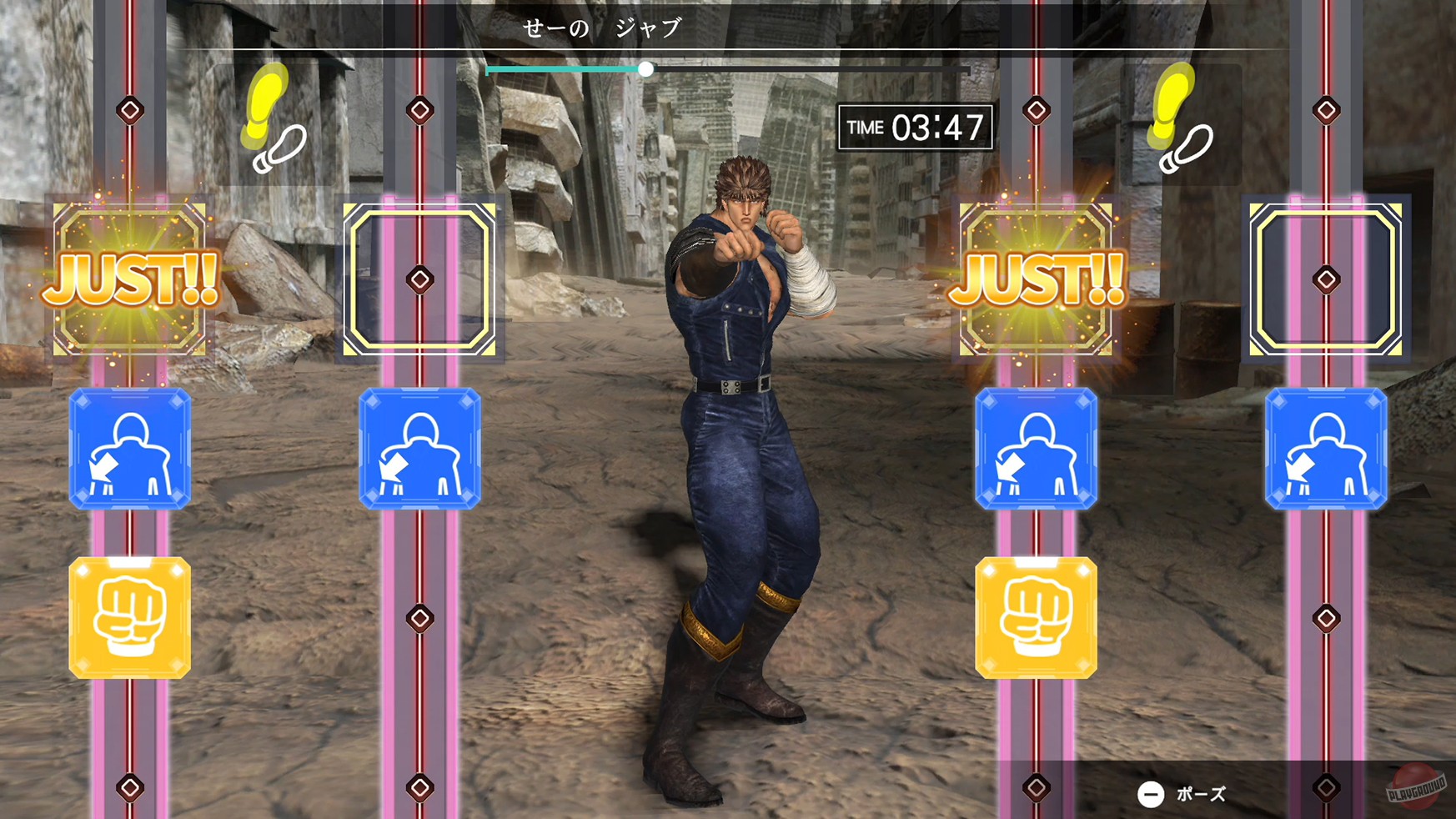Click the yellow footprint step icon top left

(x=271, y=125)
